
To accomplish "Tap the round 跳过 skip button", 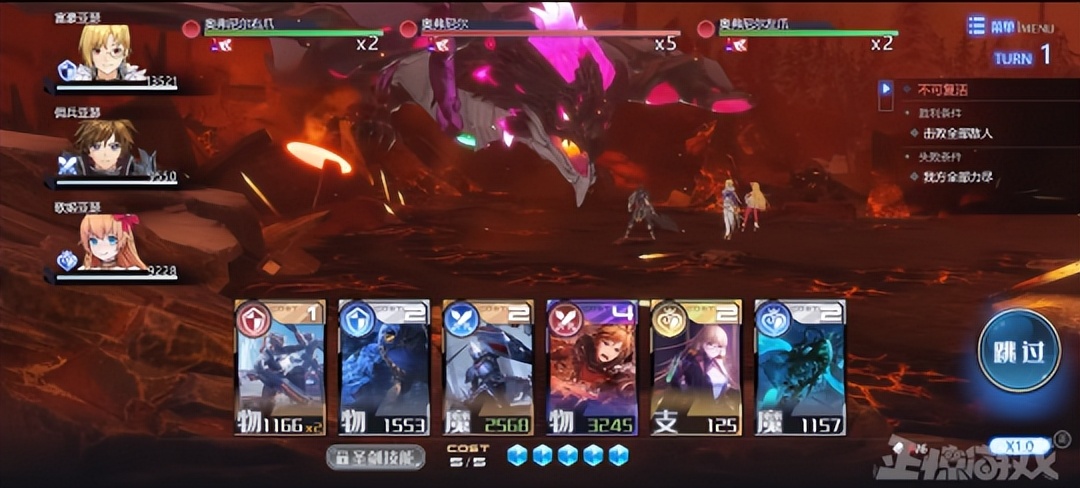I will 1018,351.
